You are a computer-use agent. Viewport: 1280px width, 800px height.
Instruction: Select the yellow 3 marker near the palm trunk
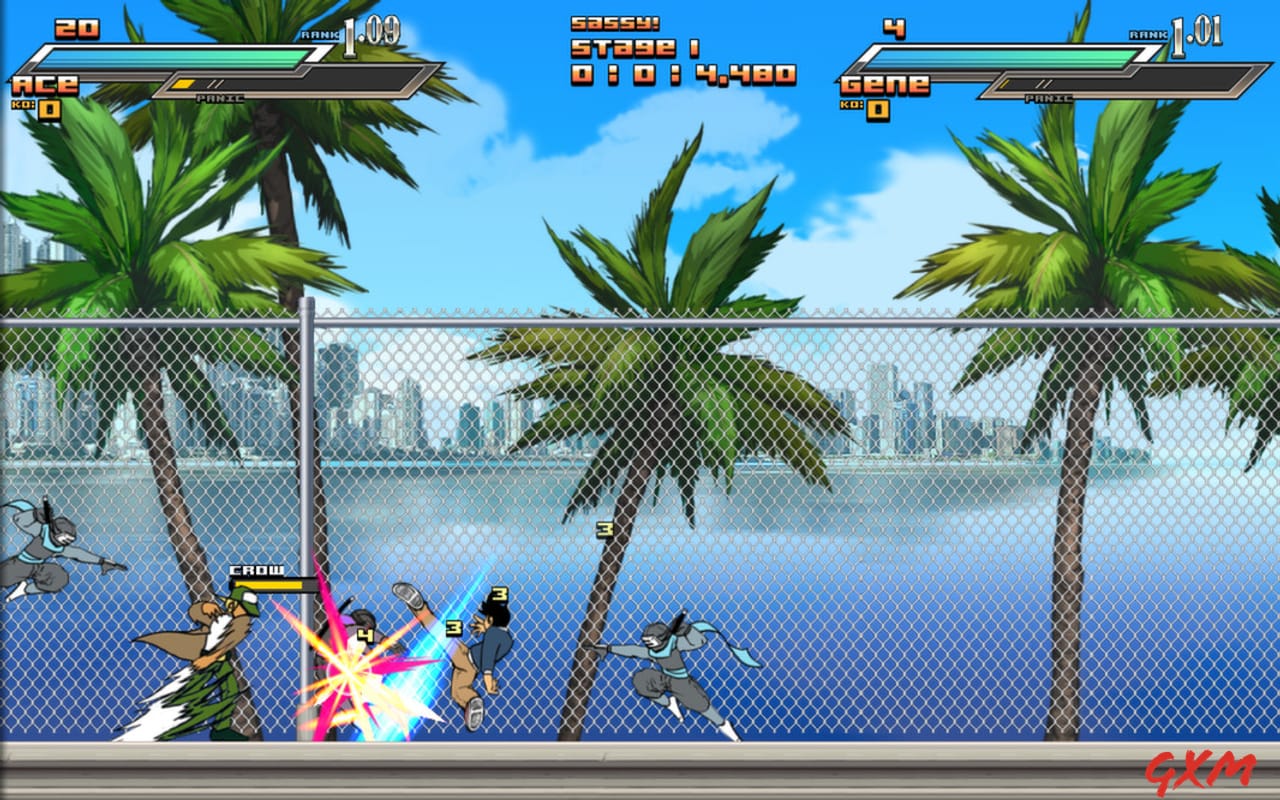point(604,530)
